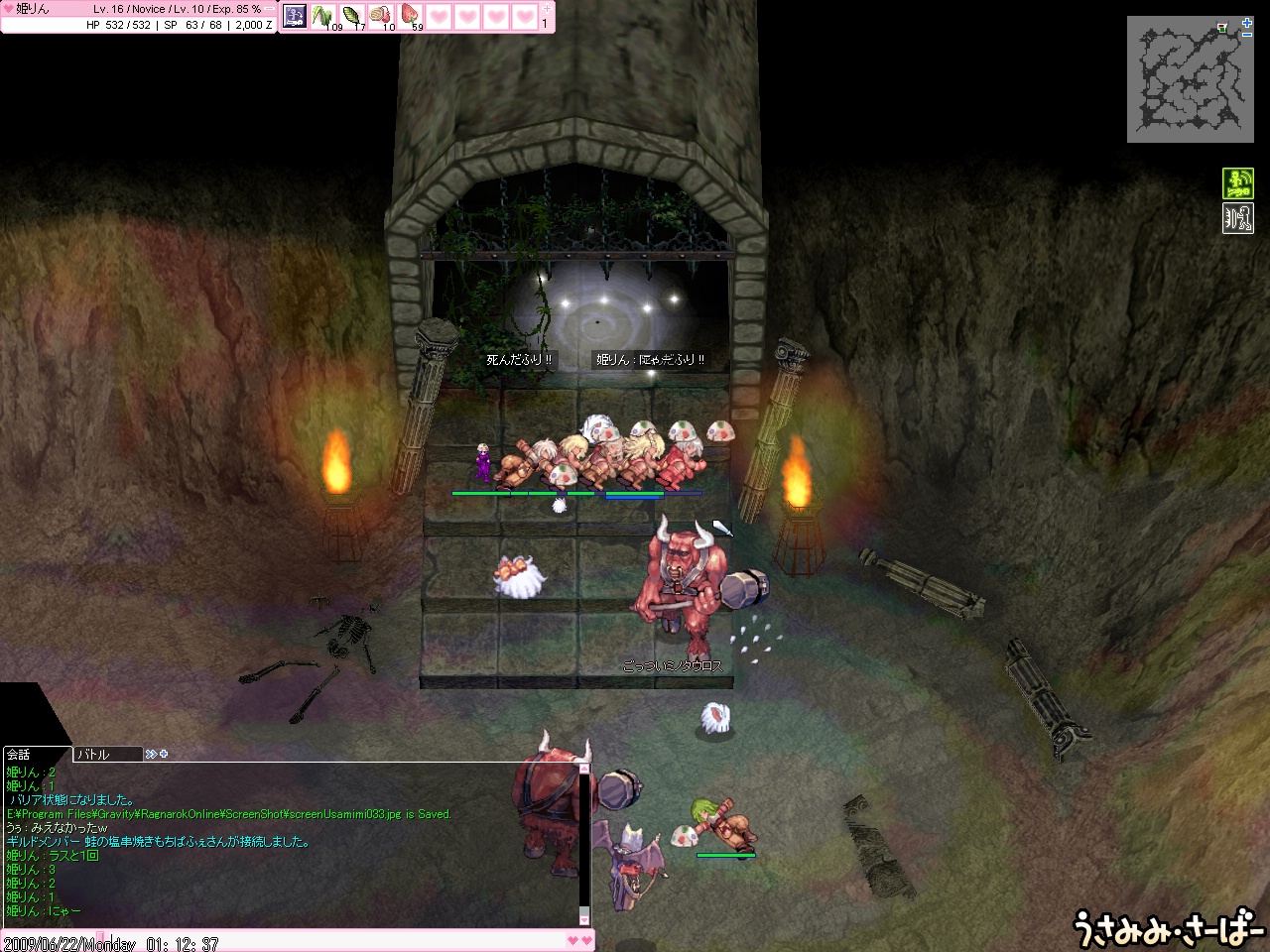Image resolution: width=1270 pixels, height=952 pixels.
Task: Eat the strawberry from the hotbar
Action: click(411, 16)
